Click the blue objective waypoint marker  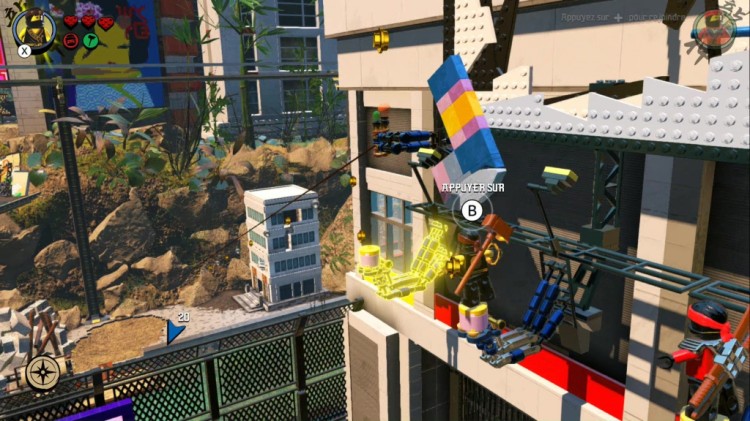point(175,331)
